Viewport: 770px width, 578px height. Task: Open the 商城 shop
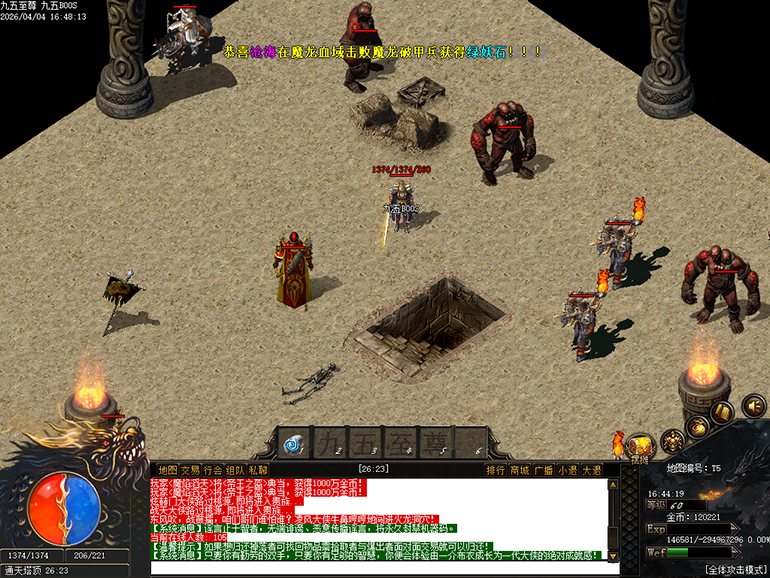click(x=520, y=469)
